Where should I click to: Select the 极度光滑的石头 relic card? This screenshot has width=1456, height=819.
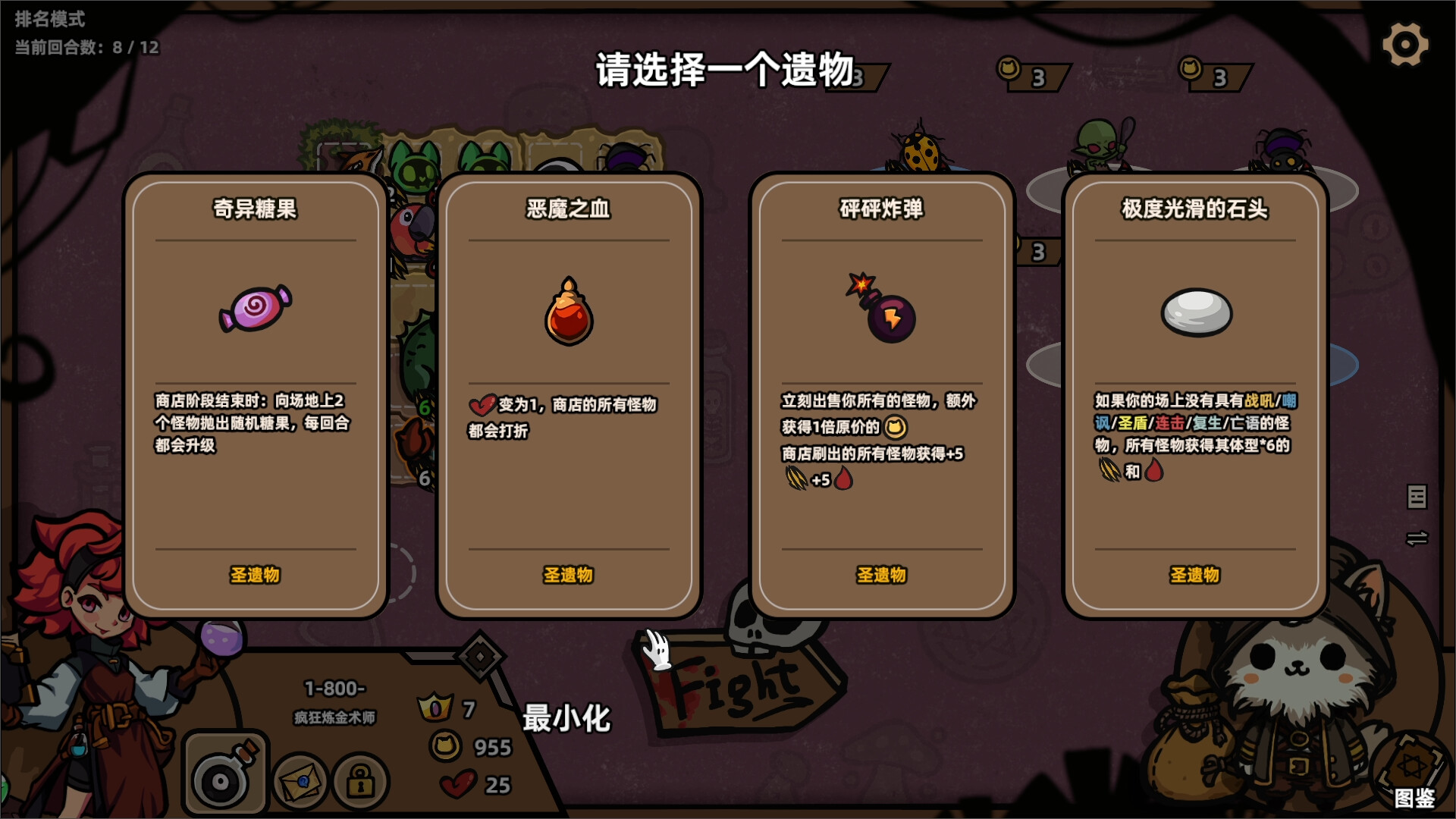pos(1194,394)
